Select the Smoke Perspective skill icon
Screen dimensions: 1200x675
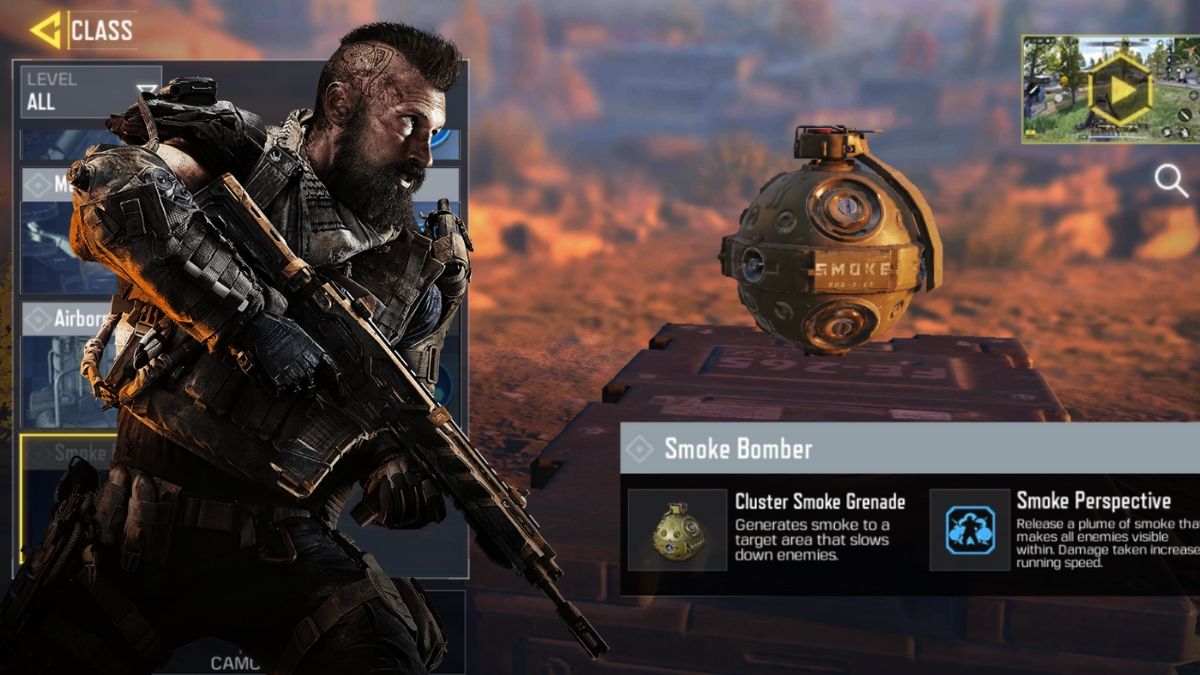pos(970,530)
